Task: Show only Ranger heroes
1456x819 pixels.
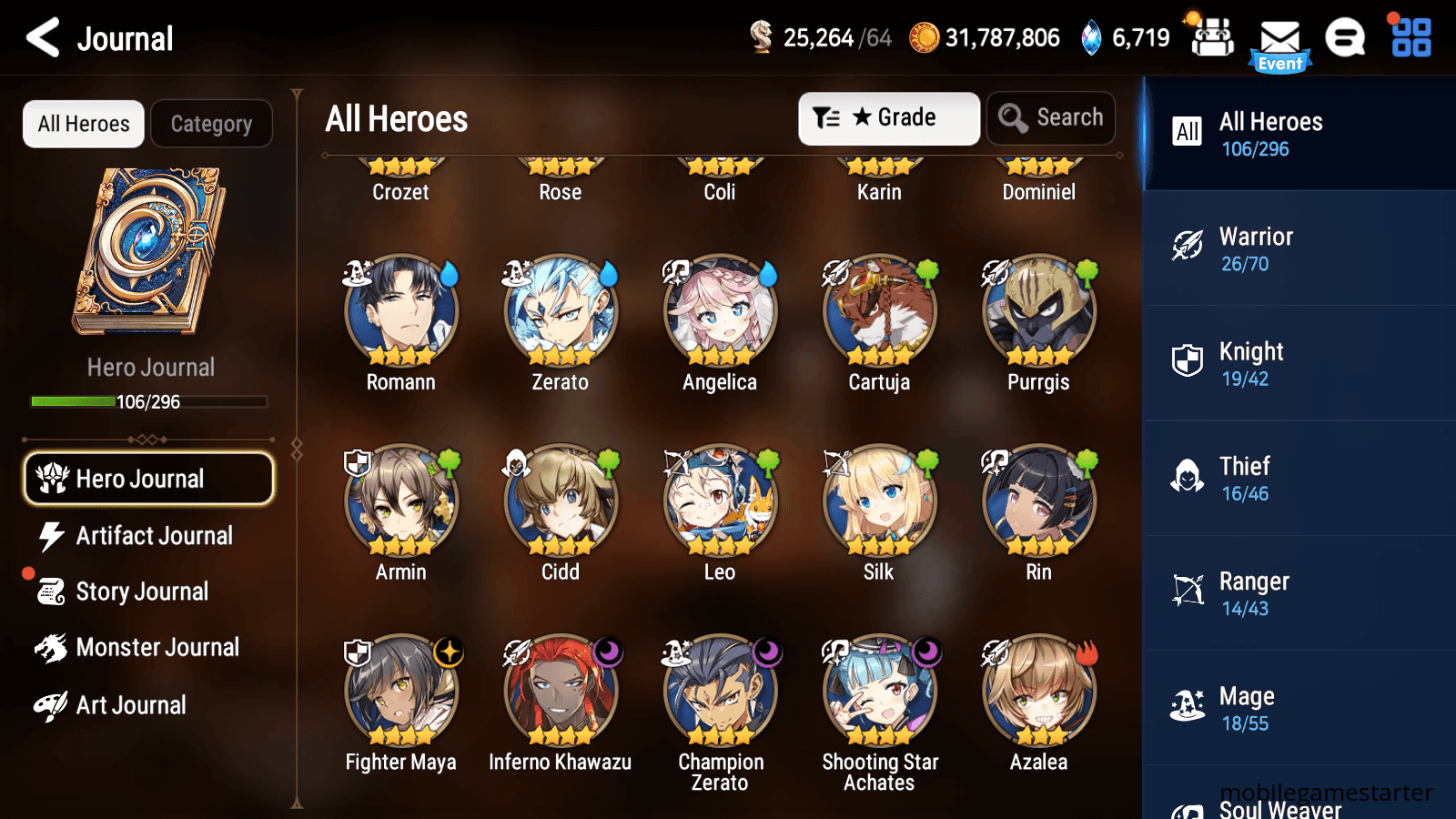Action: point(1298,593)
